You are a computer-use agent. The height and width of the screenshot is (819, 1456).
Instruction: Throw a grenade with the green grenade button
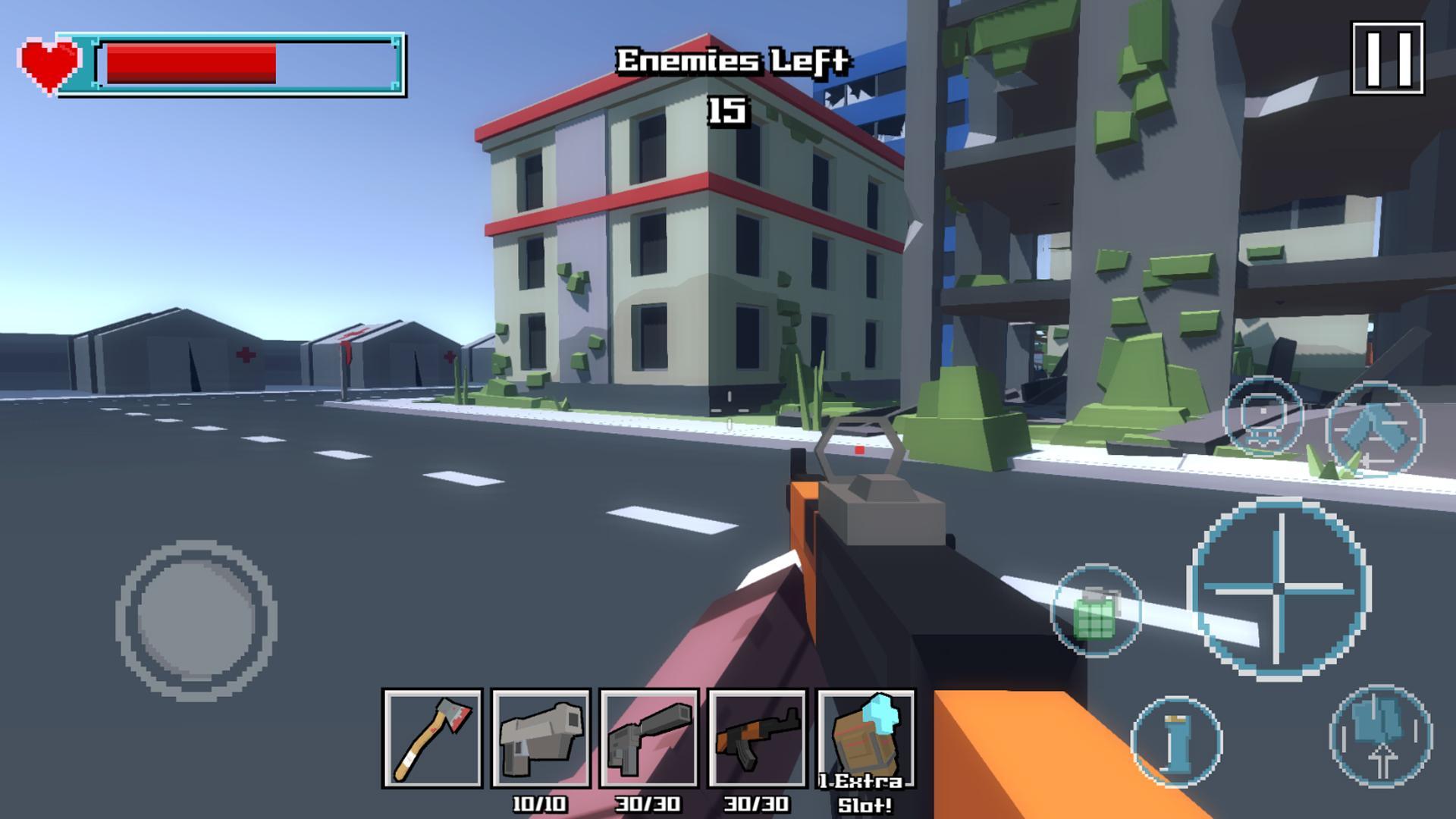coord(1096,610)
